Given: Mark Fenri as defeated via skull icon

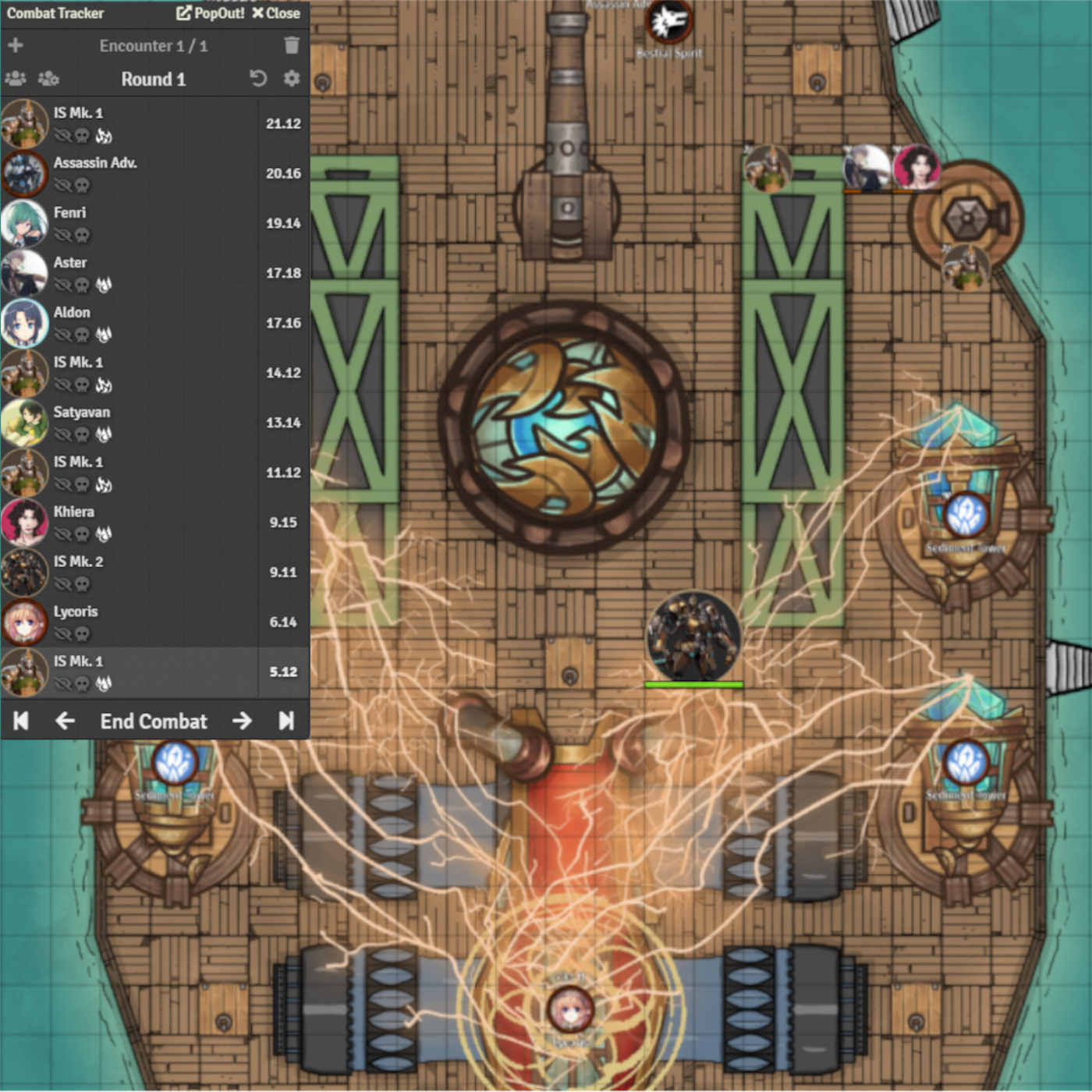Looking at the screenshot, I should [x=83, y=236].
